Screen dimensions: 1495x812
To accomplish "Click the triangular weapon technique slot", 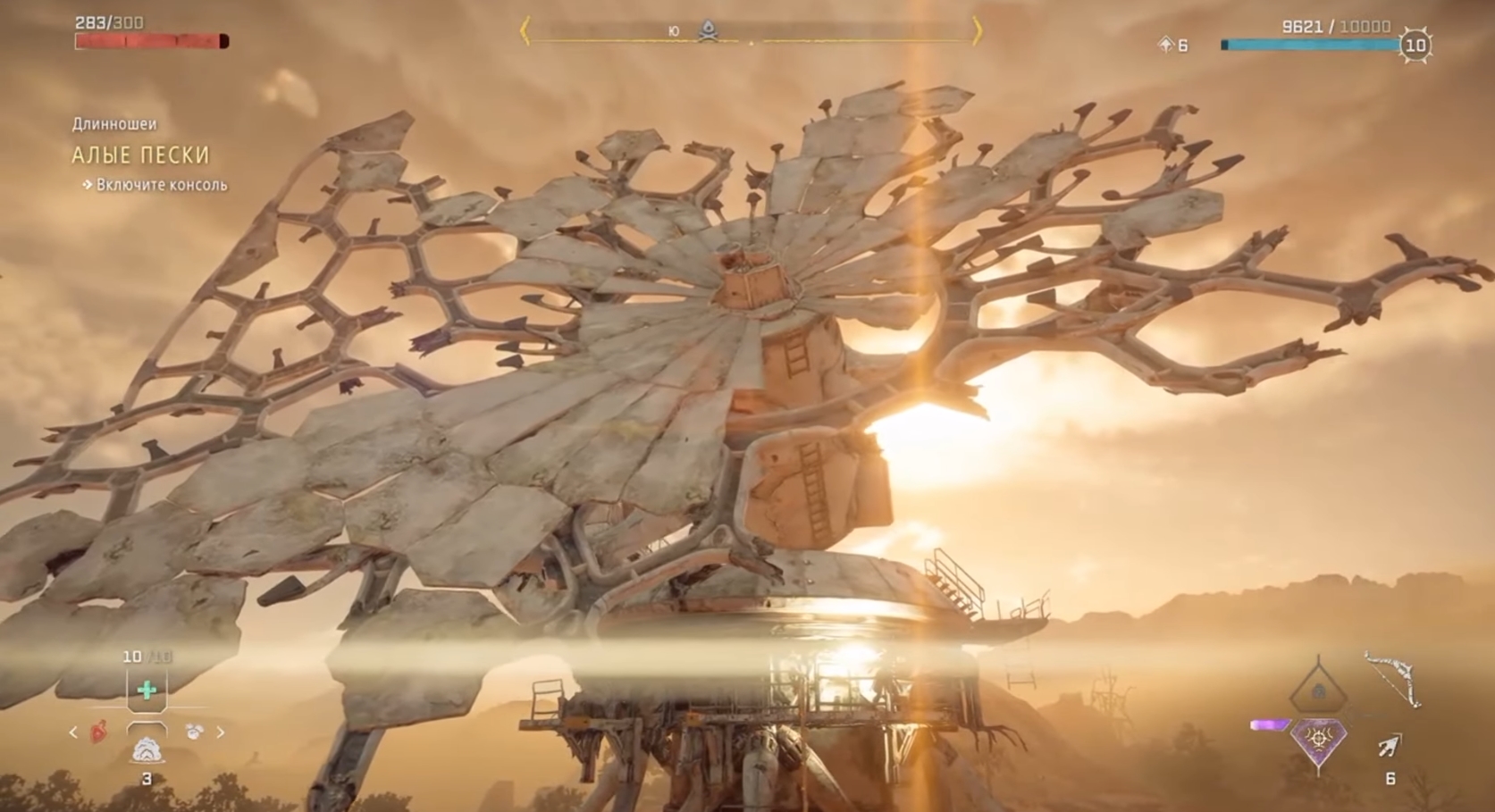I will coord(1317,690).
